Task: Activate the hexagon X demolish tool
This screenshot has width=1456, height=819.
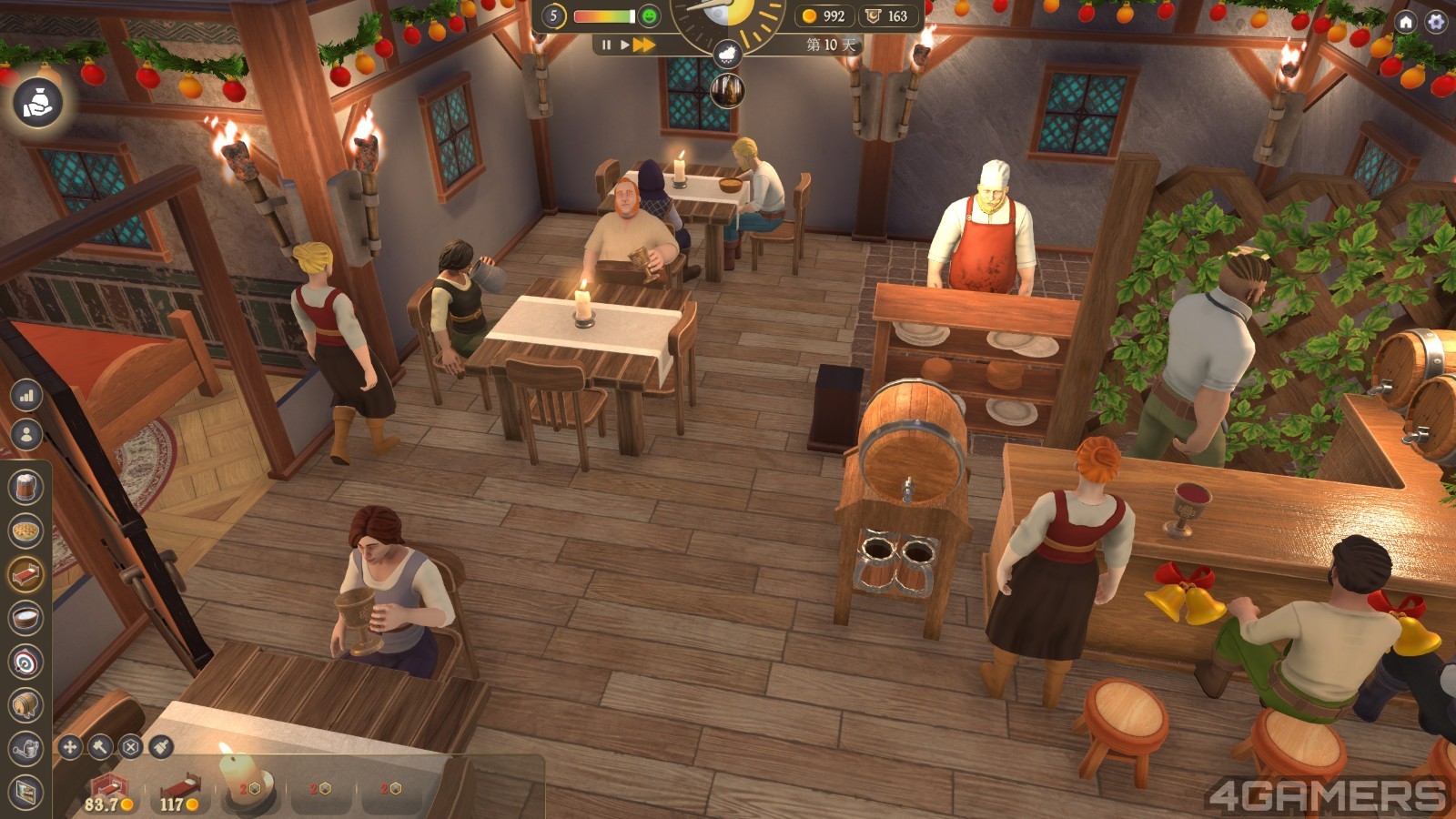Action: coord(131,747)
